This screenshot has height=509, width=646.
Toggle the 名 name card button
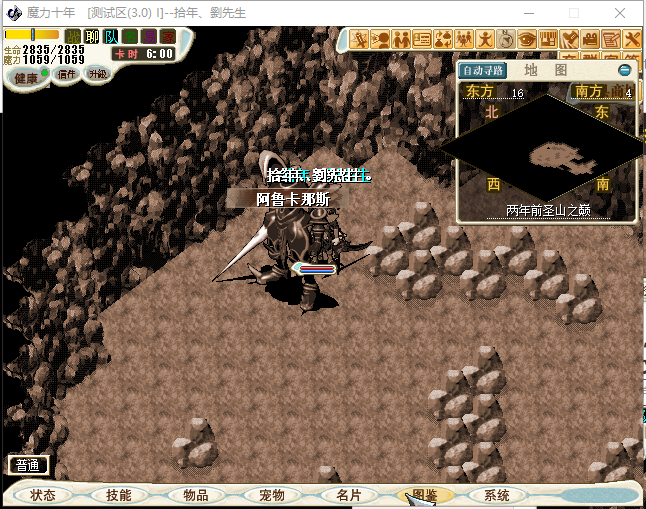130,37
